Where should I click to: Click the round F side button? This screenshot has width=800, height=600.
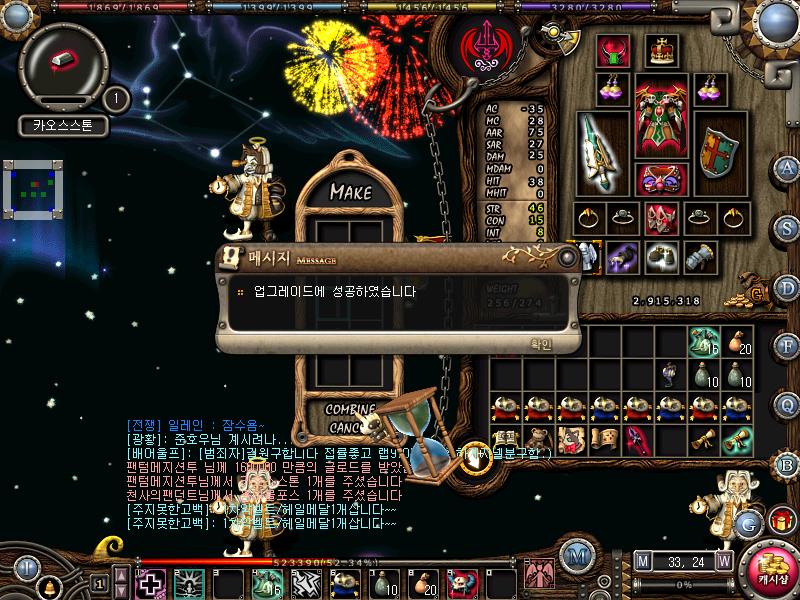pos(787,348)
